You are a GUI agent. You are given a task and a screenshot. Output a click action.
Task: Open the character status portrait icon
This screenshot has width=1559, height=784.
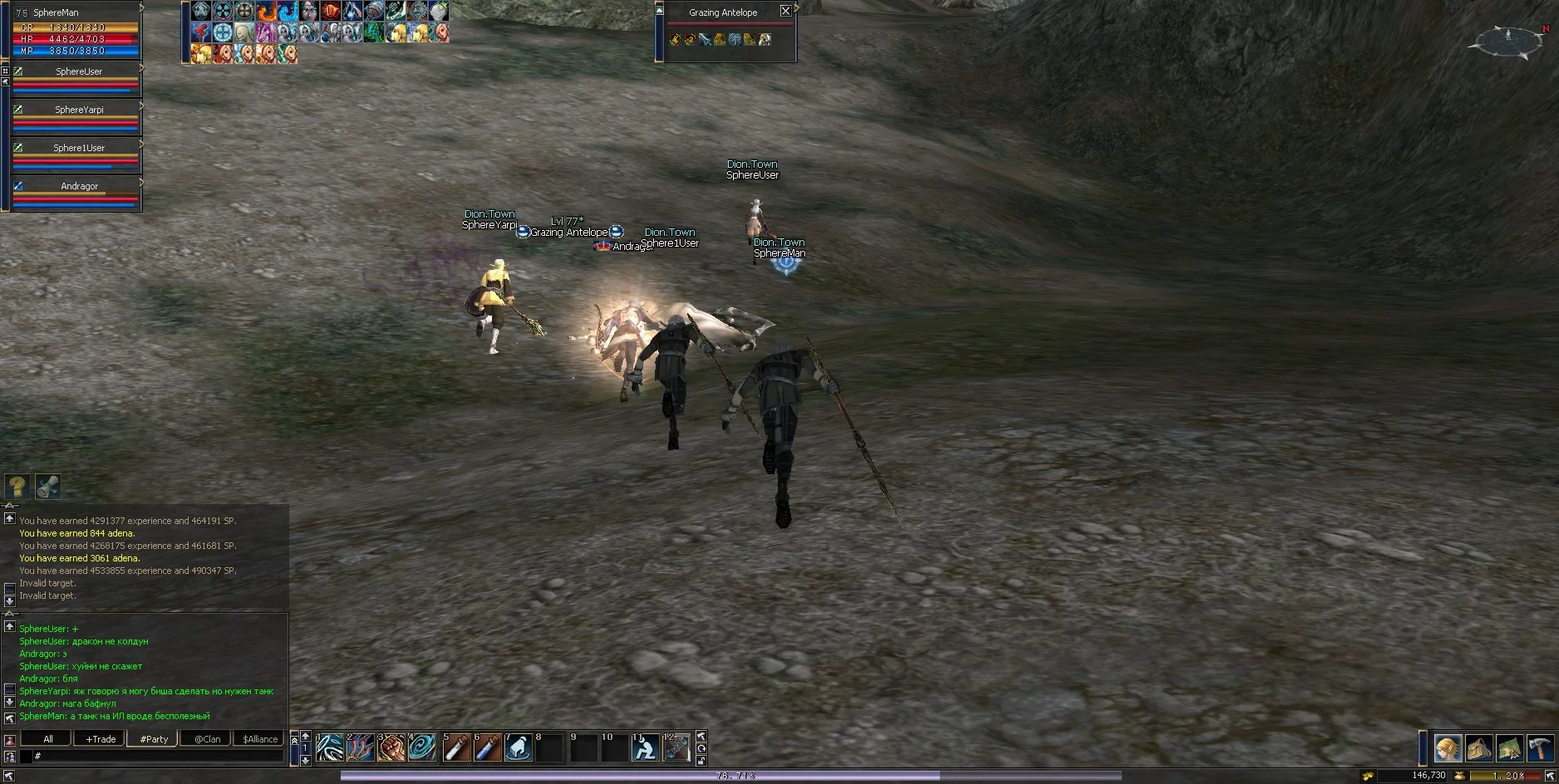[x=1448, y=749]
